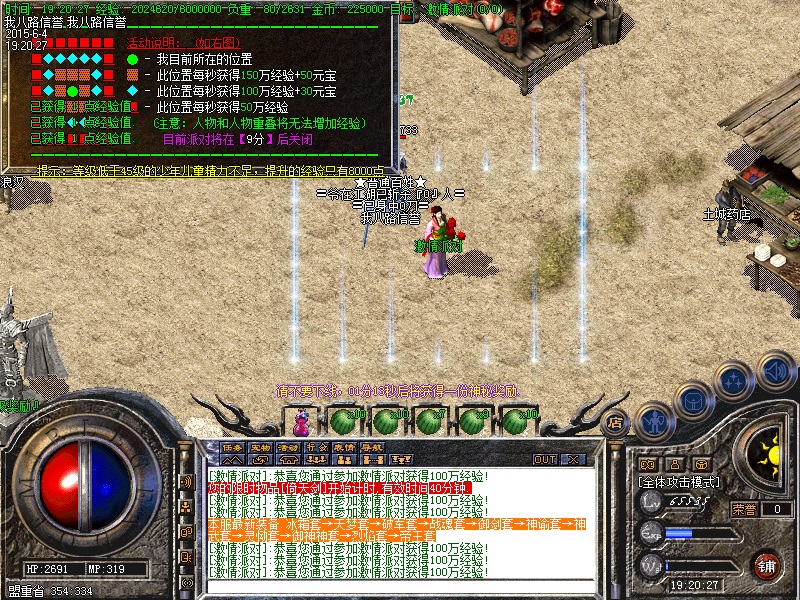Open the 店 shop button
This screenshot has width=800, height=600.
[x=615, y=421]
